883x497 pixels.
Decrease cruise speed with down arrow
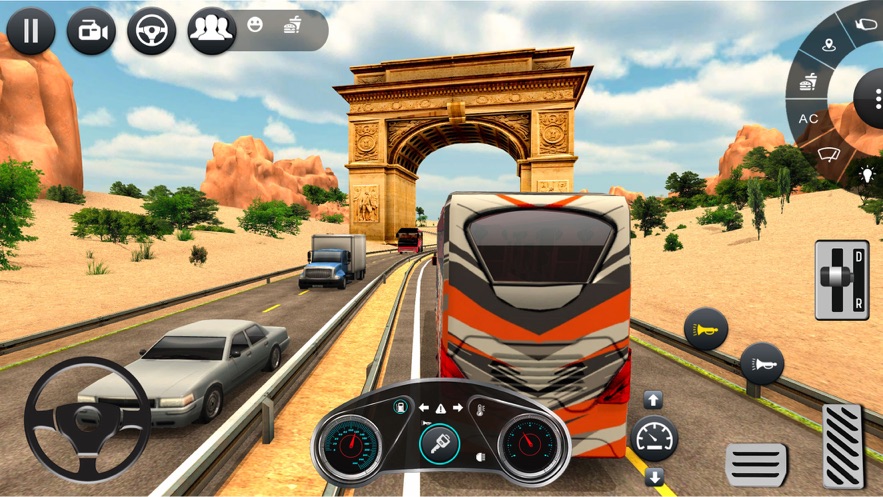(x=654, y=475)
